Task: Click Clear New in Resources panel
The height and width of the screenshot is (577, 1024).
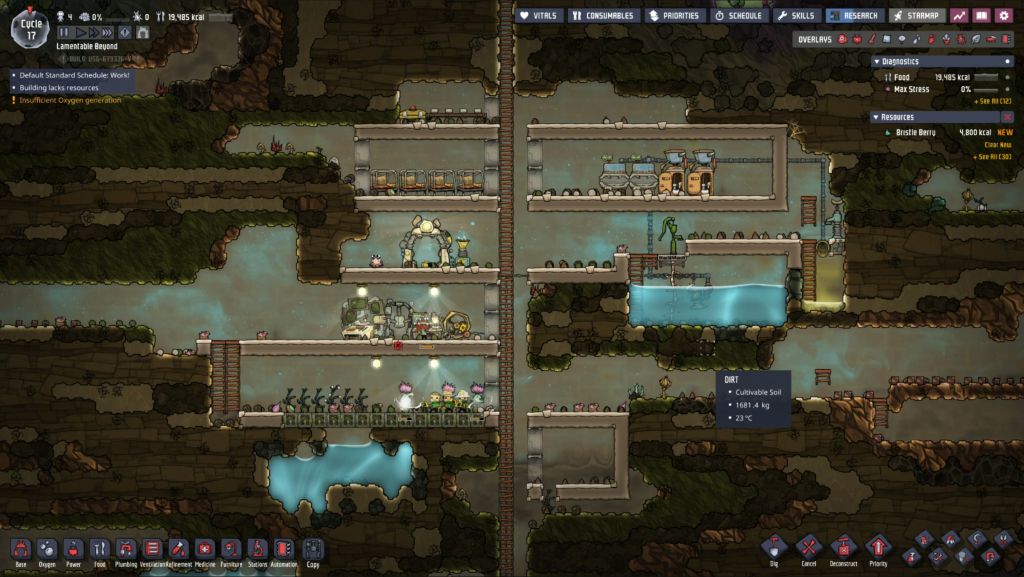Action: click(x=997, y=144)
